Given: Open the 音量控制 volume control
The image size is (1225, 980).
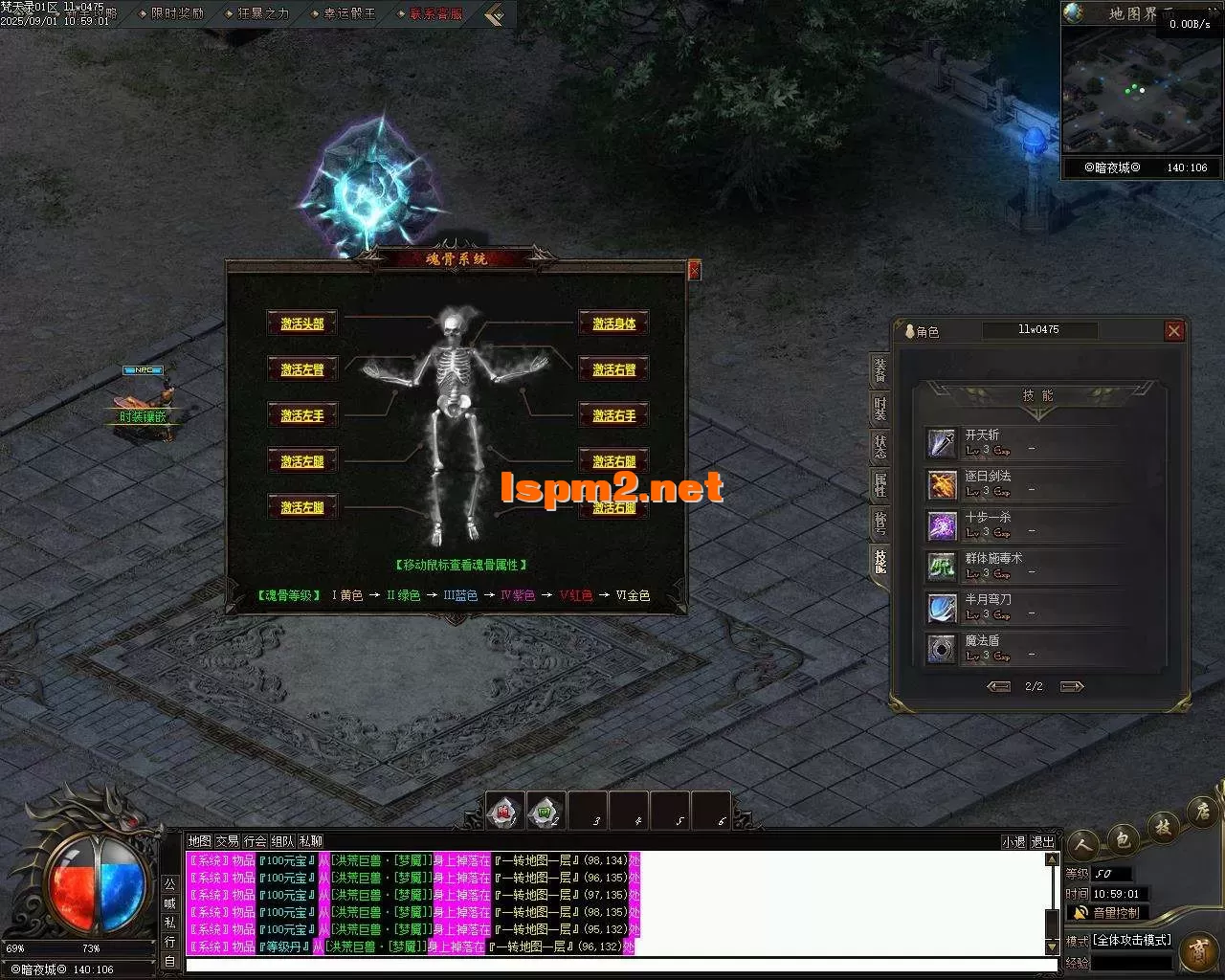Looking at the screenshot, I should [1107, 913].
